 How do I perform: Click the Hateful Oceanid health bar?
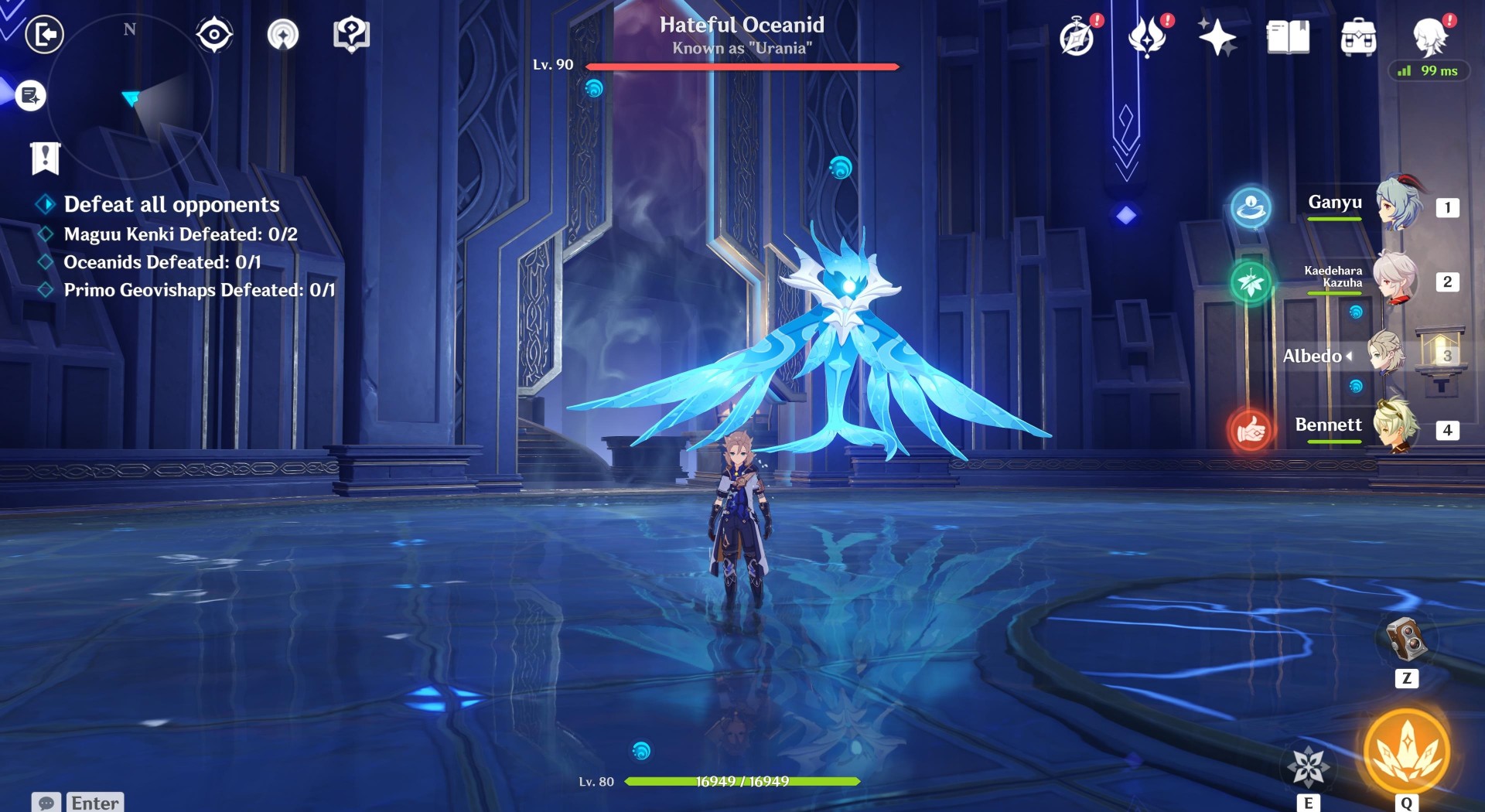coord(742,67)
